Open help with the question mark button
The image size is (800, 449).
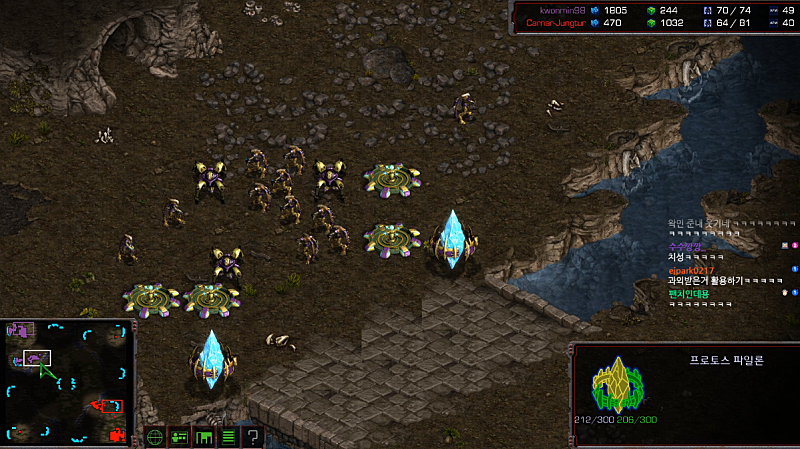pos(253,437)
